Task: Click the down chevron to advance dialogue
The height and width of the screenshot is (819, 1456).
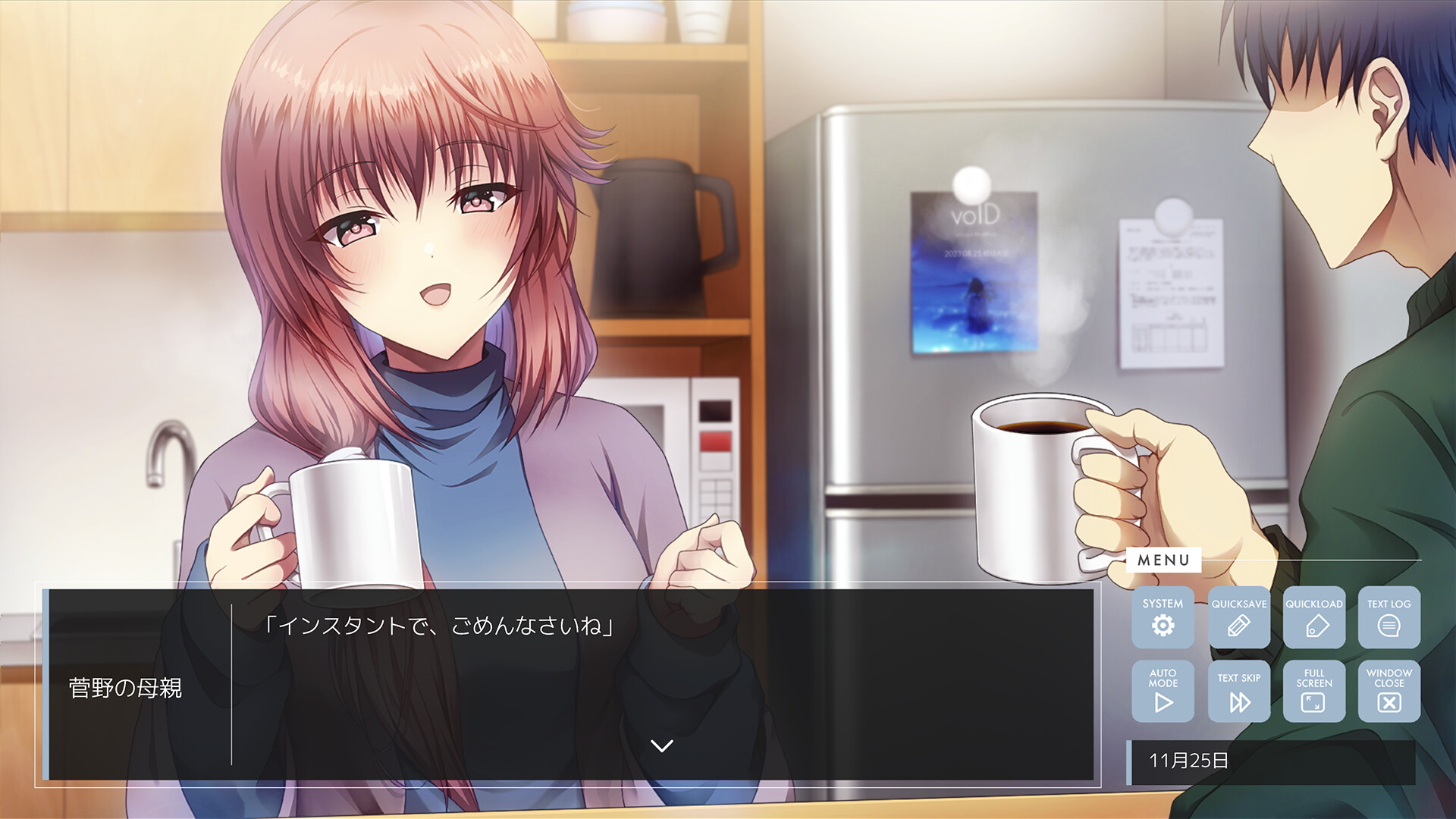Action: 661,745
